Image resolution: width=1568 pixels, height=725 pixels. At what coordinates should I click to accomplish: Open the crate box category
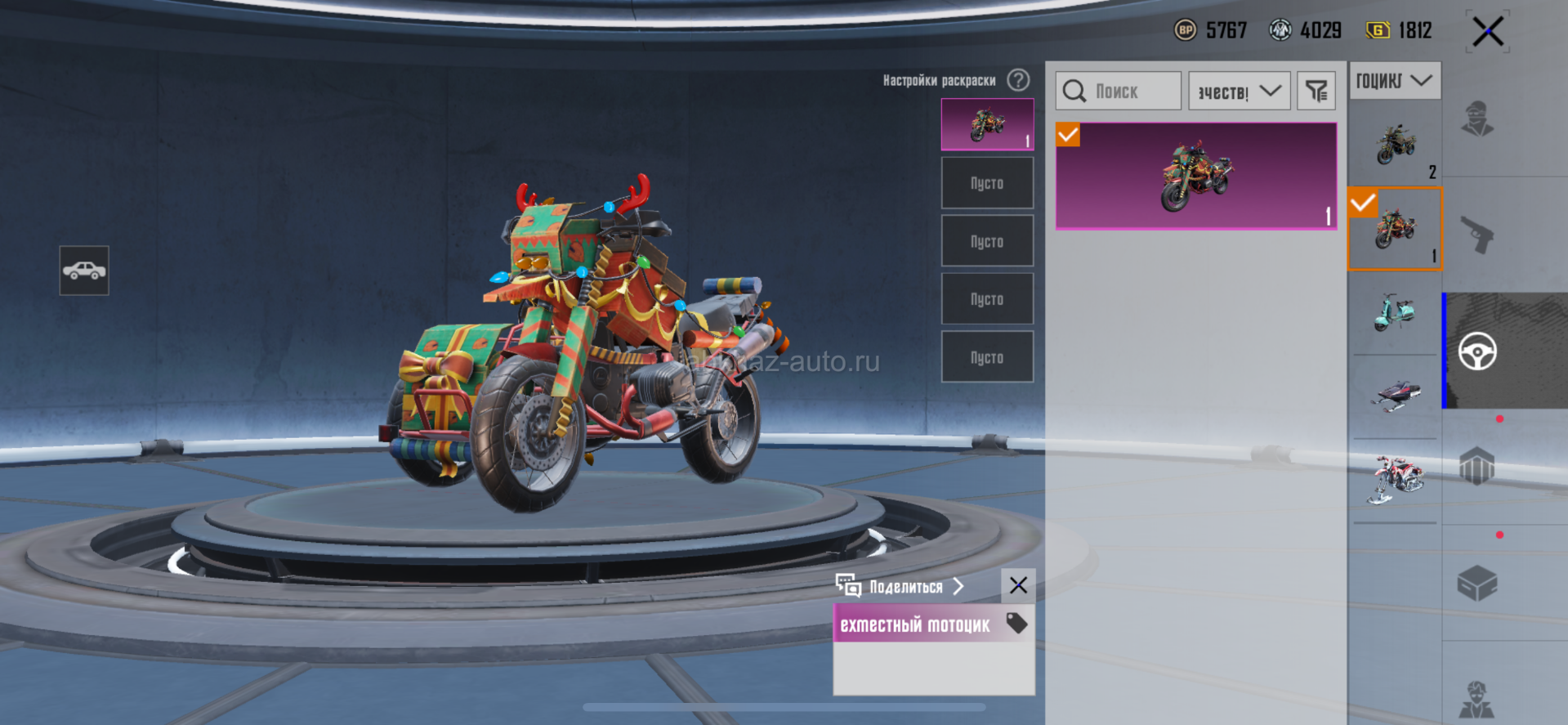[1477, 584]
